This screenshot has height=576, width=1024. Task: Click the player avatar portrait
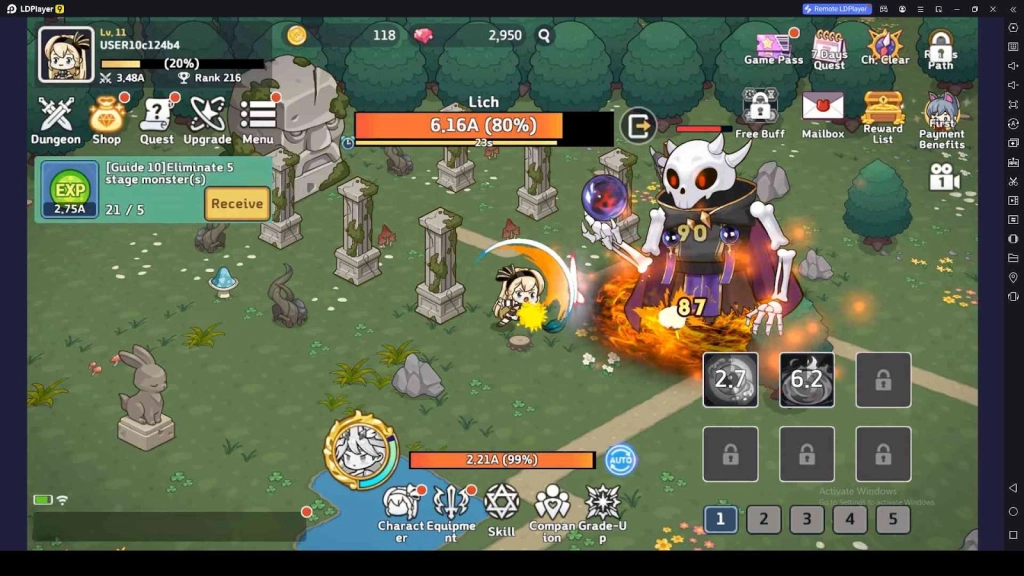66,54
